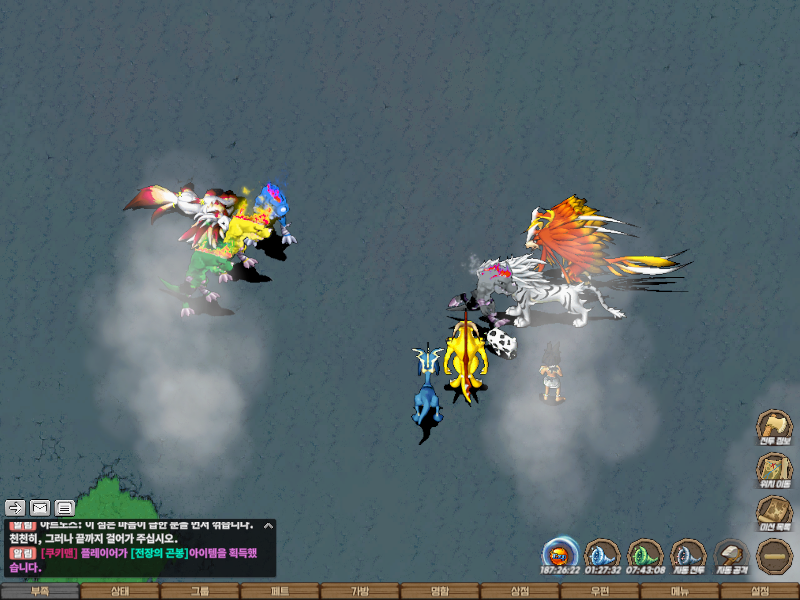Open 위치 이동 map icon
The image size is (800, 600).
(774, 470)
